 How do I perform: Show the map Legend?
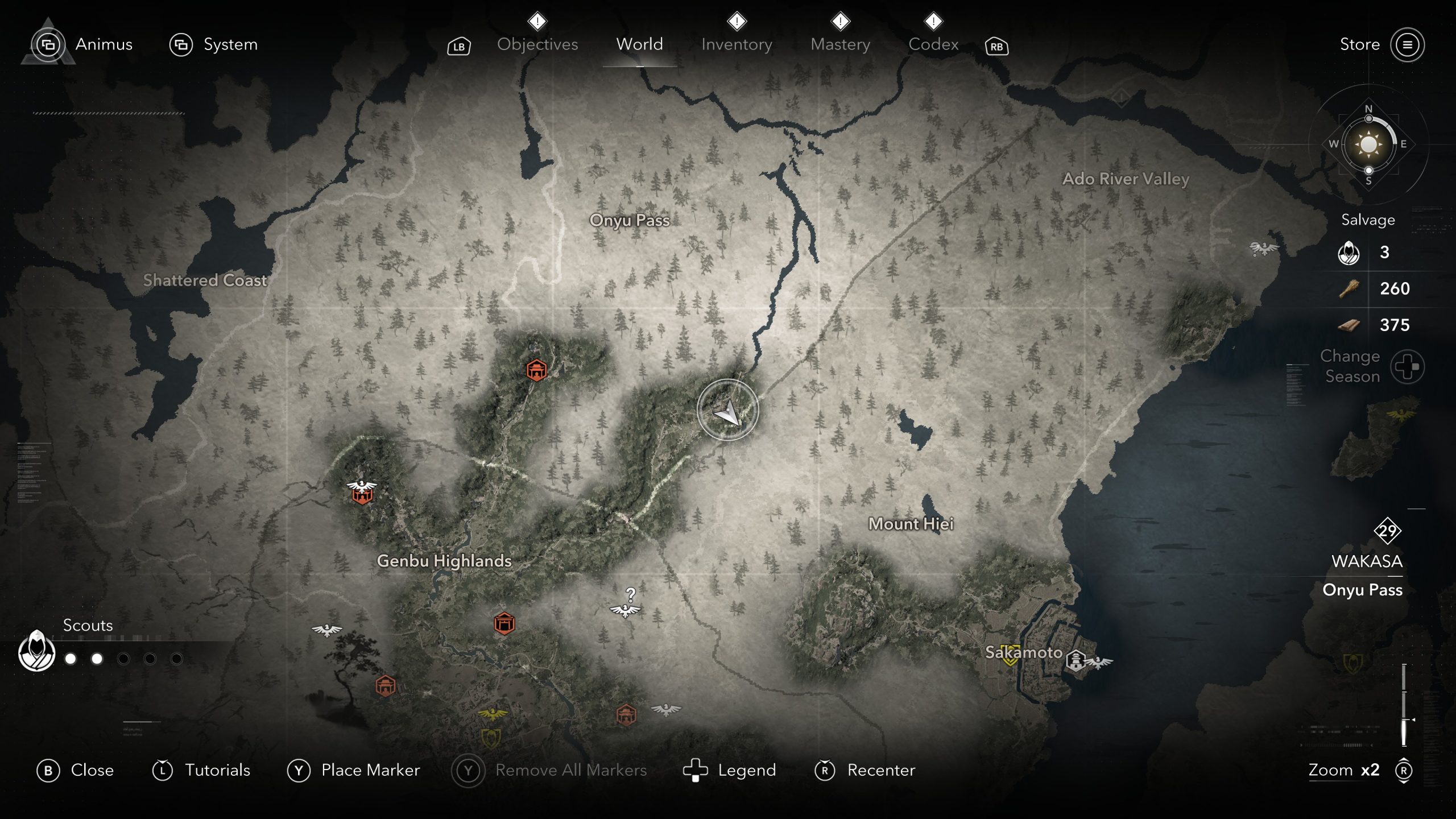730,770
